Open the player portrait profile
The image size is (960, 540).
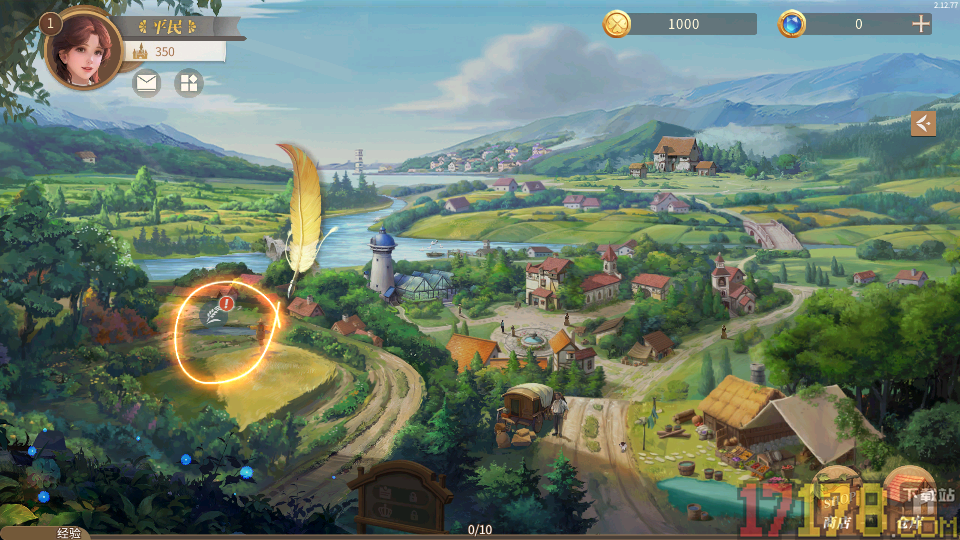(83, 50)
